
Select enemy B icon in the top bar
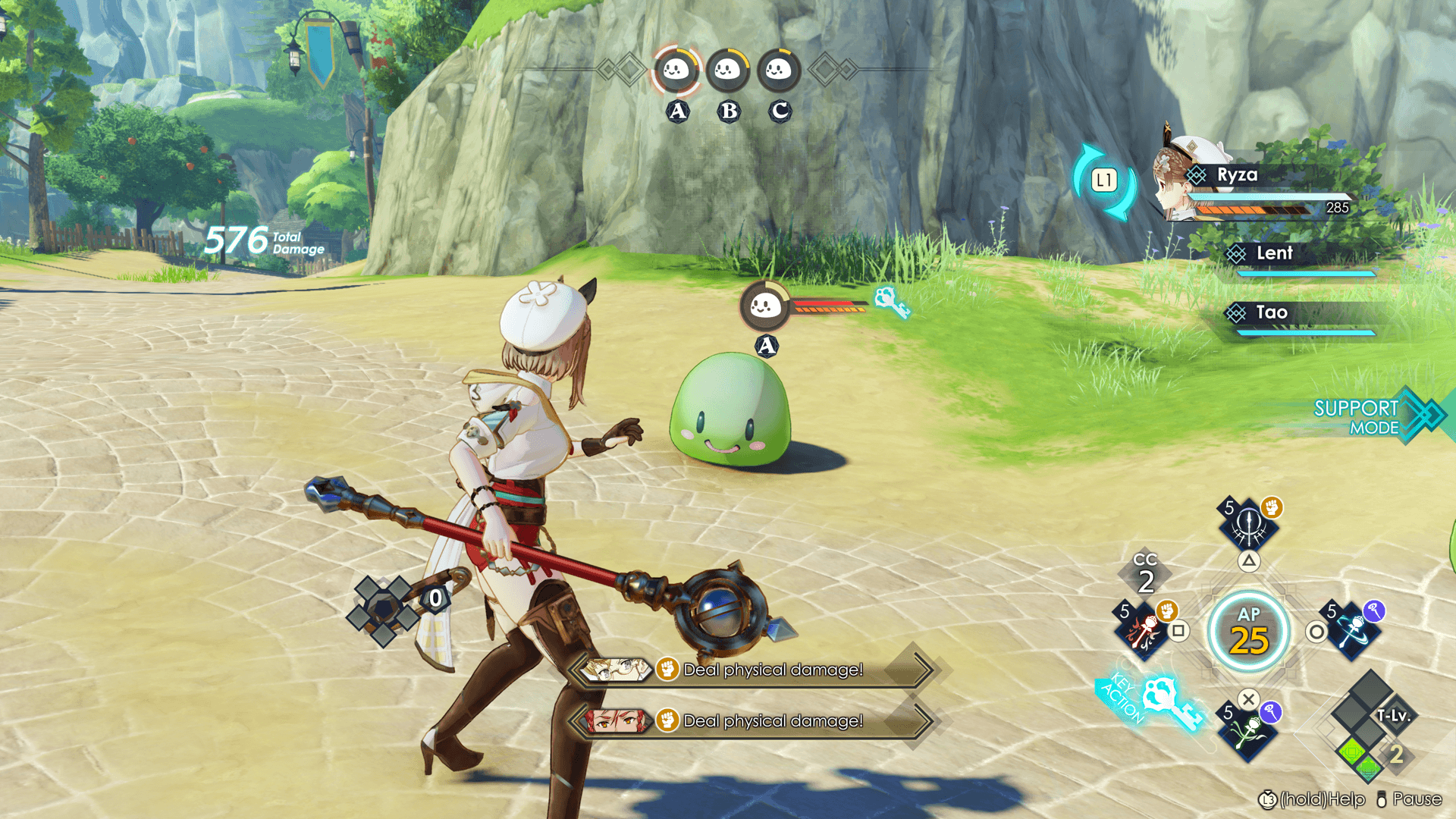(x=728, y=71)
